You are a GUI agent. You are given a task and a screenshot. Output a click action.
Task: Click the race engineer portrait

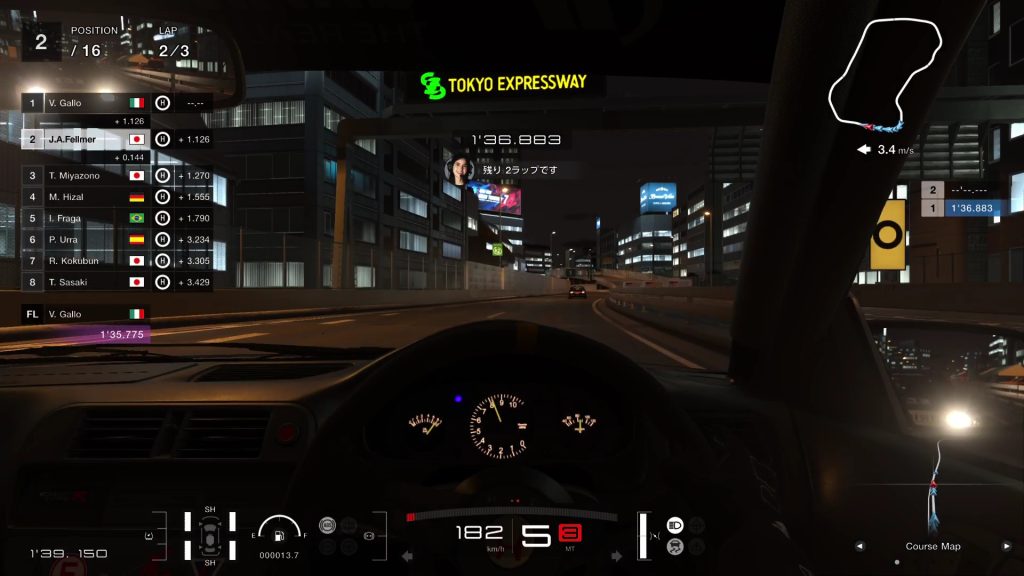coord(457,169)
